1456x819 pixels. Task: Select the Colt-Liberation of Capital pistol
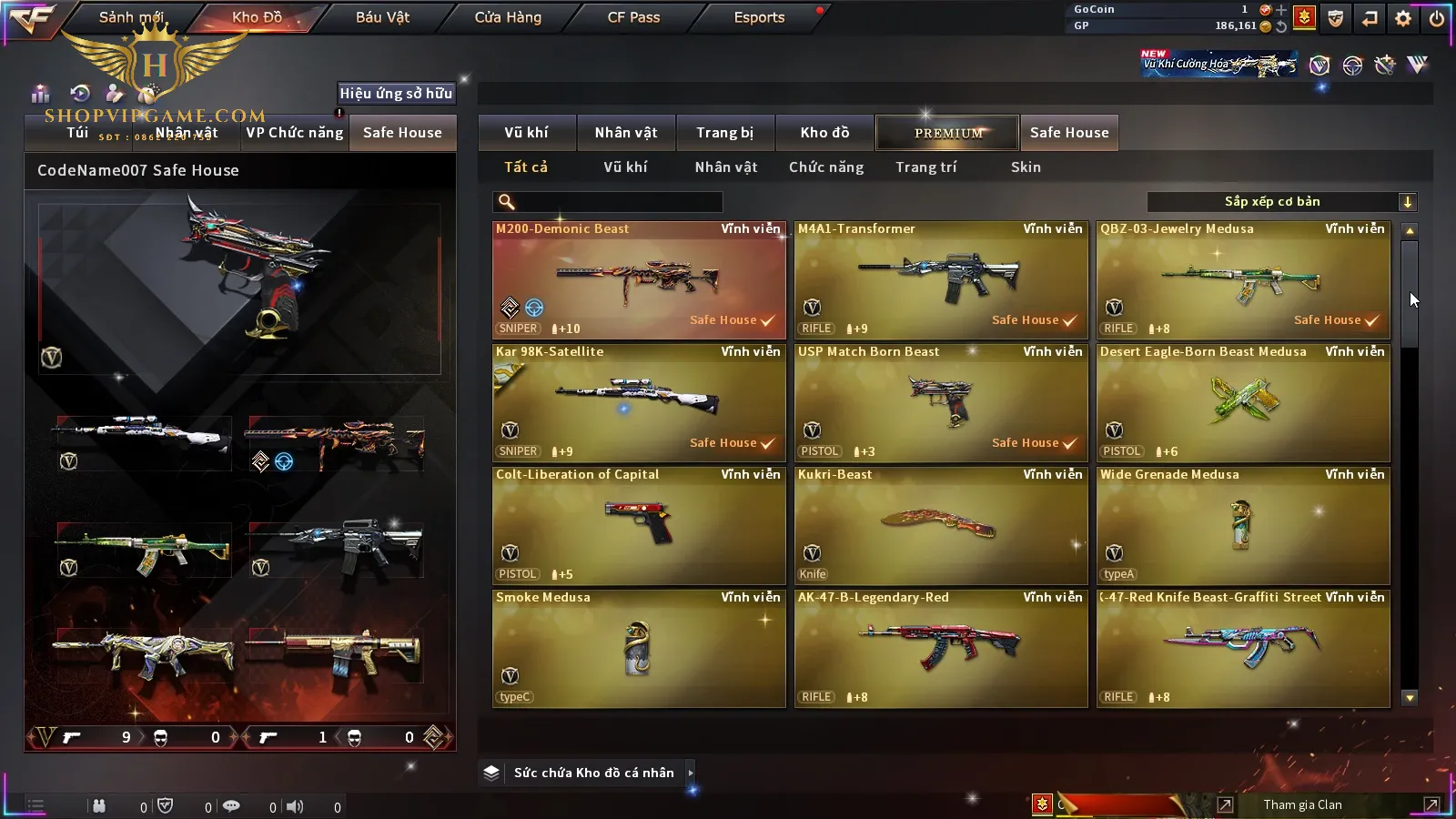pos(639,526)
